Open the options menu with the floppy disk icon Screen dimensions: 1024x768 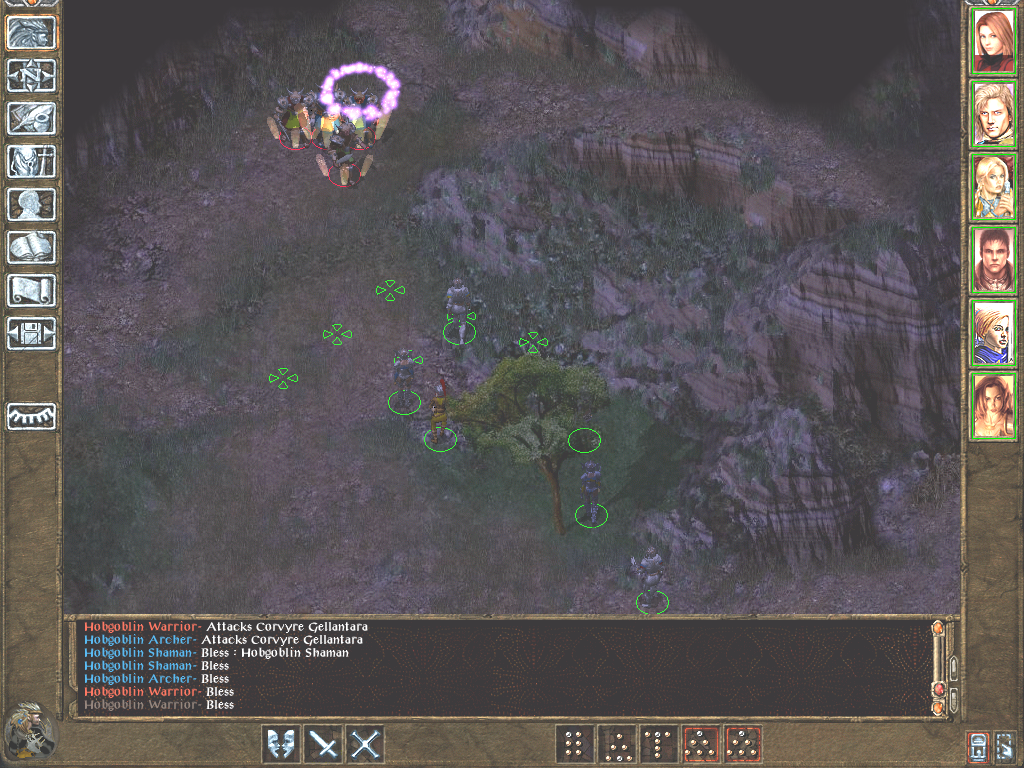(31, 333)
